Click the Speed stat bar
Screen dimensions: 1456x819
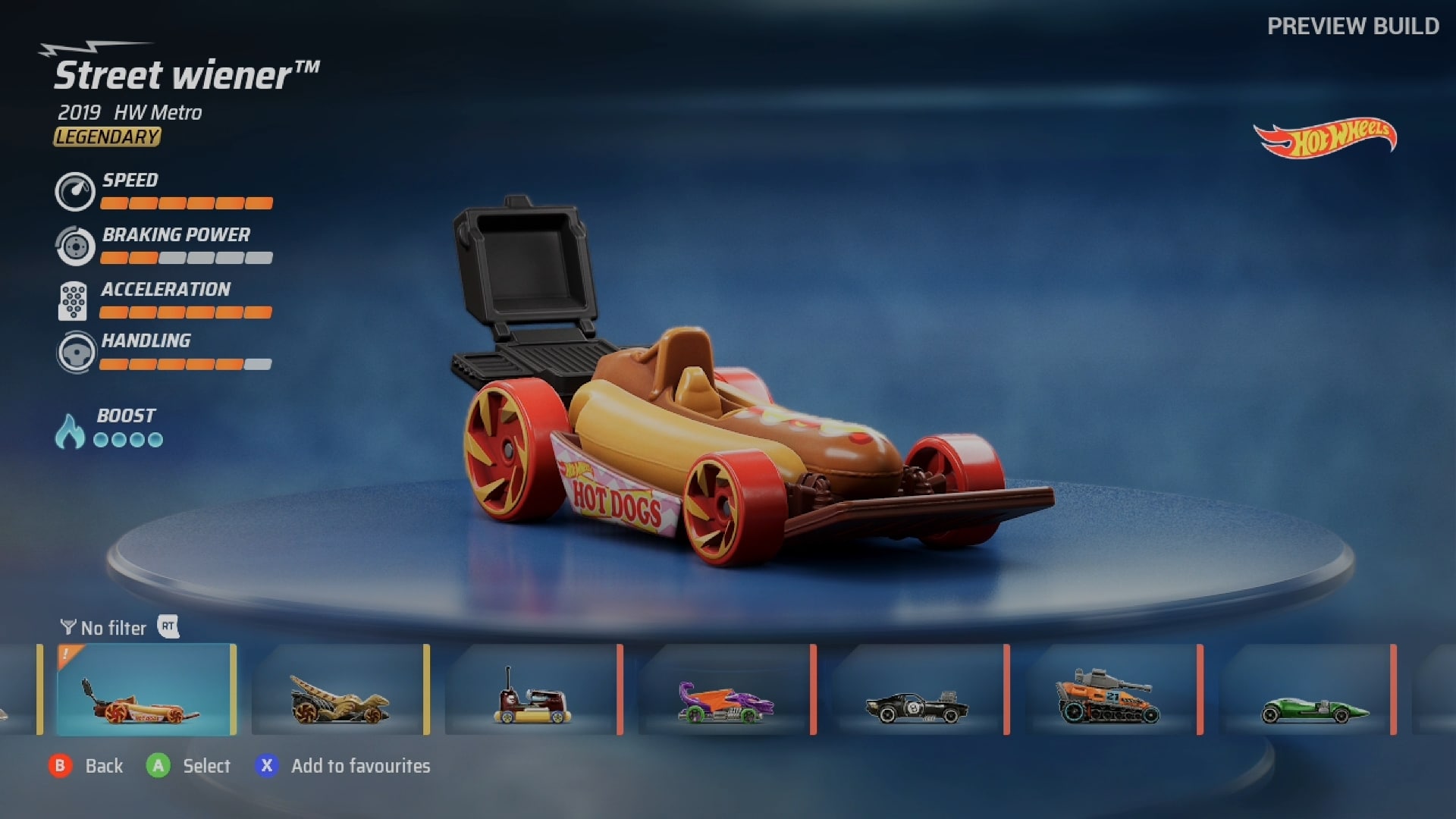[x=187, y=203]
